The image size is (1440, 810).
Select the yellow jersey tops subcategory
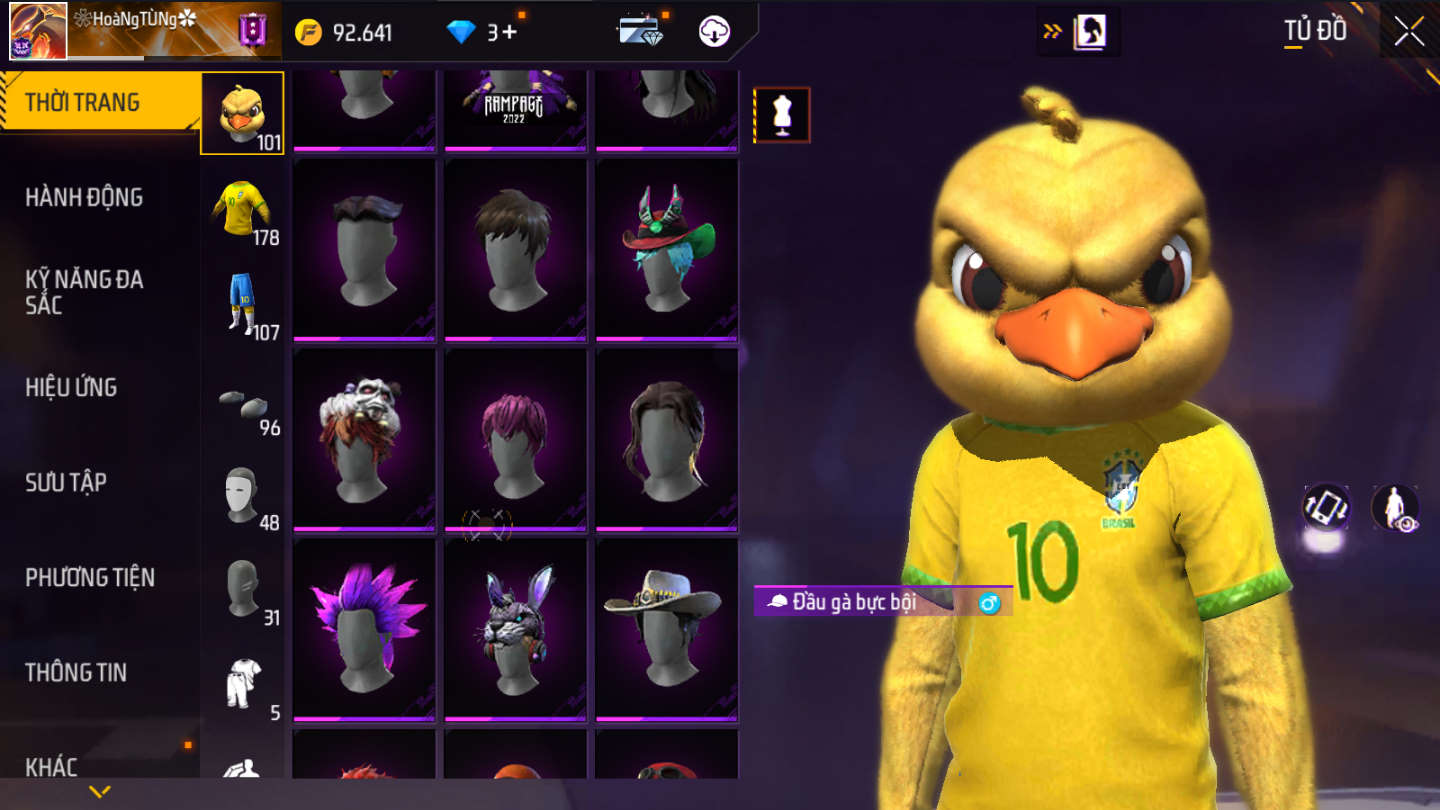point(242,208)
